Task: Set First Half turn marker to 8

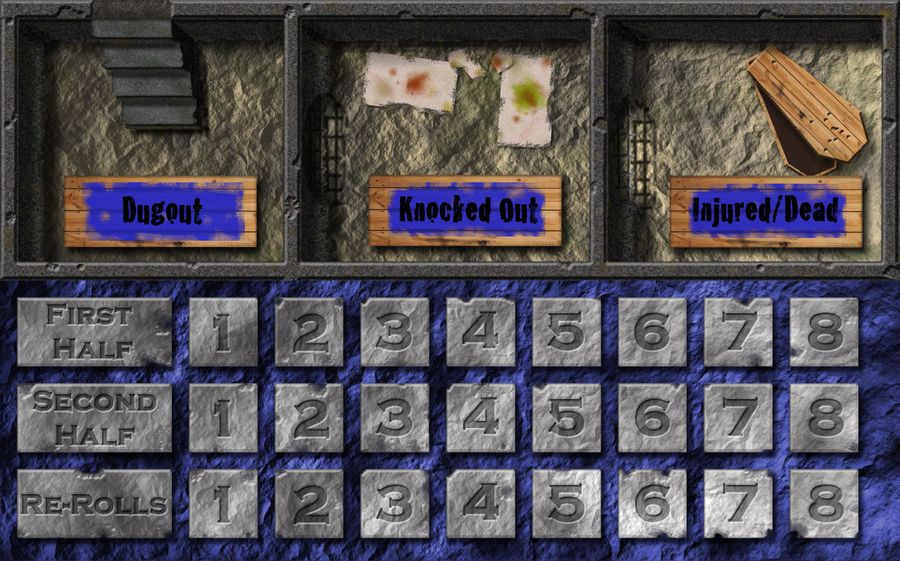Action: click(824, 332)
